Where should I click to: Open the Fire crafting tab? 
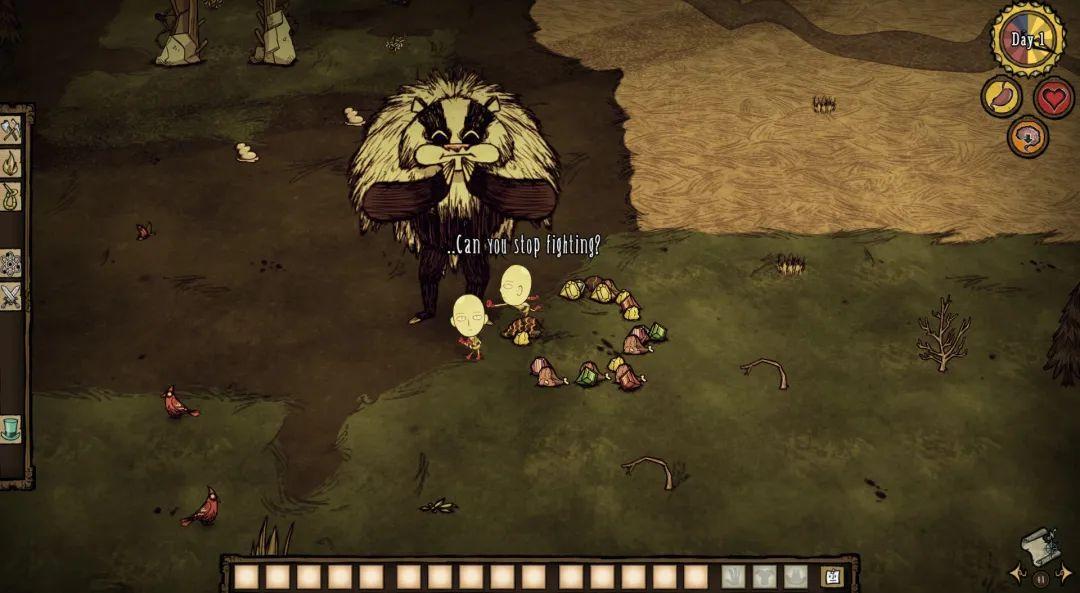[x=11, y=162]
